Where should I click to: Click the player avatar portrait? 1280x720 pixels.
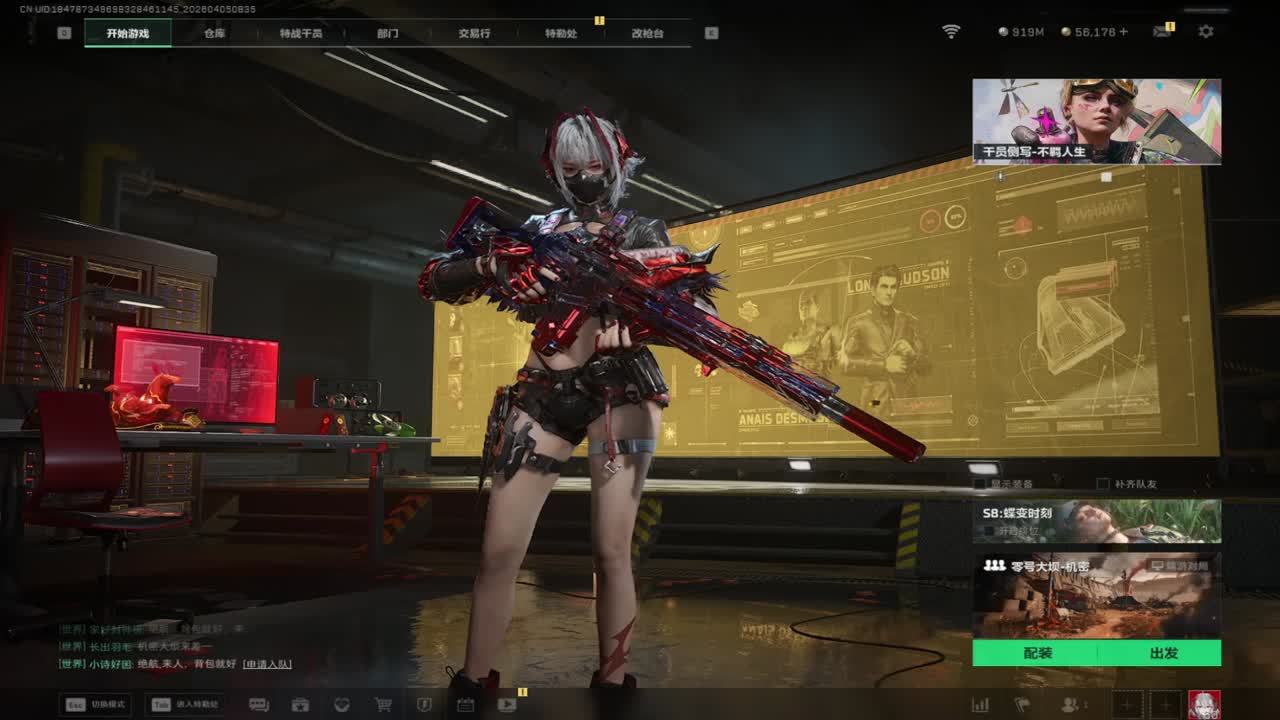1204,704
